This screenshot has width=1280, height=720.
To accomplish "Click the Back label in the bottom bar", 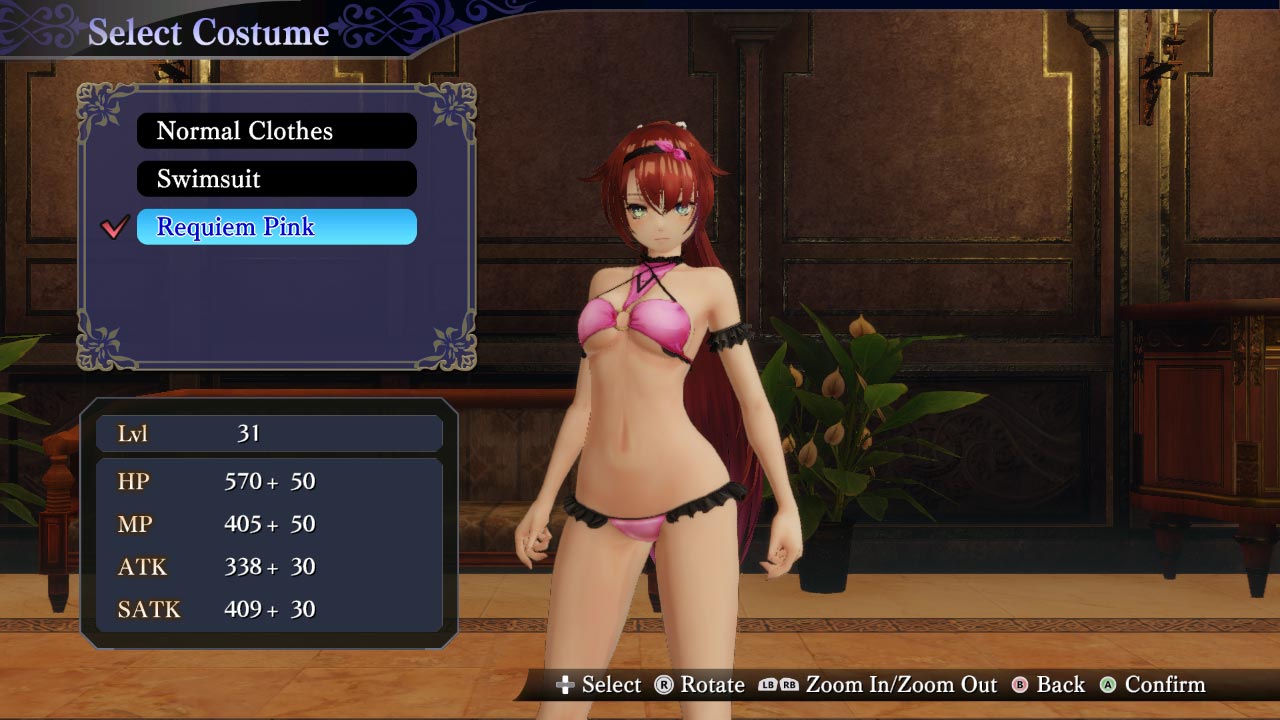I will (1059, 686).
